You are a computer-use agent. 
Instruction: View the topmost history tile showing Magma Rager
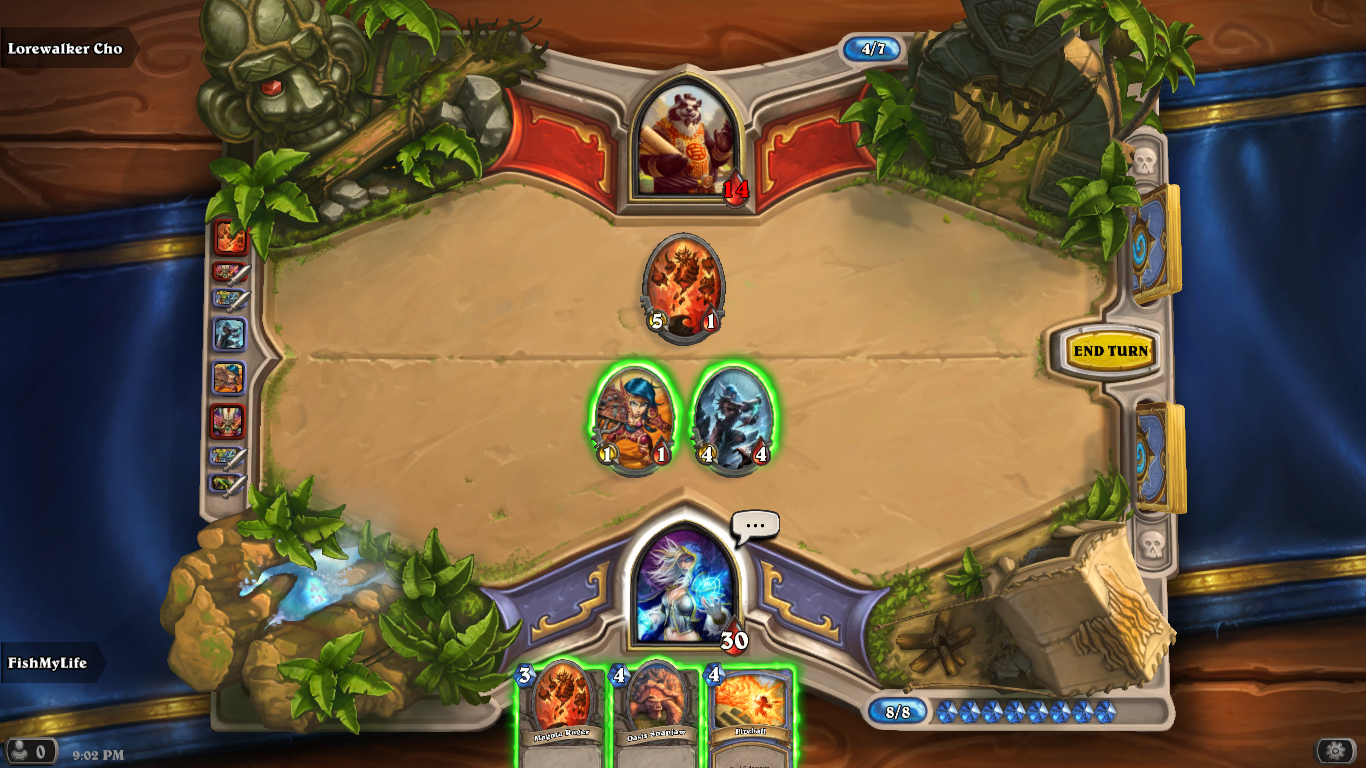[230, 237]
